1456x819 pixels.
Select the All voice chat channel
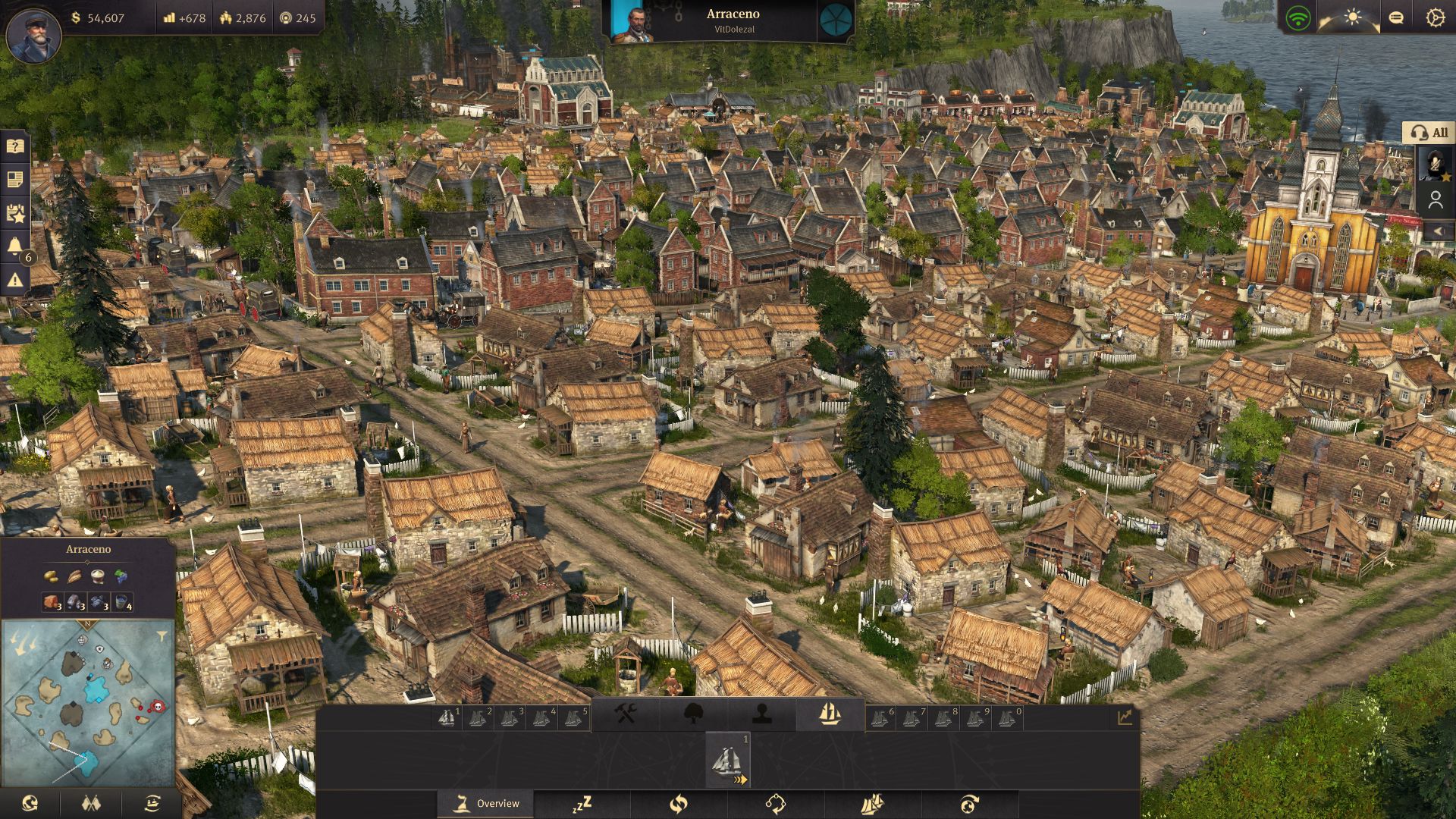point(1429,133)
